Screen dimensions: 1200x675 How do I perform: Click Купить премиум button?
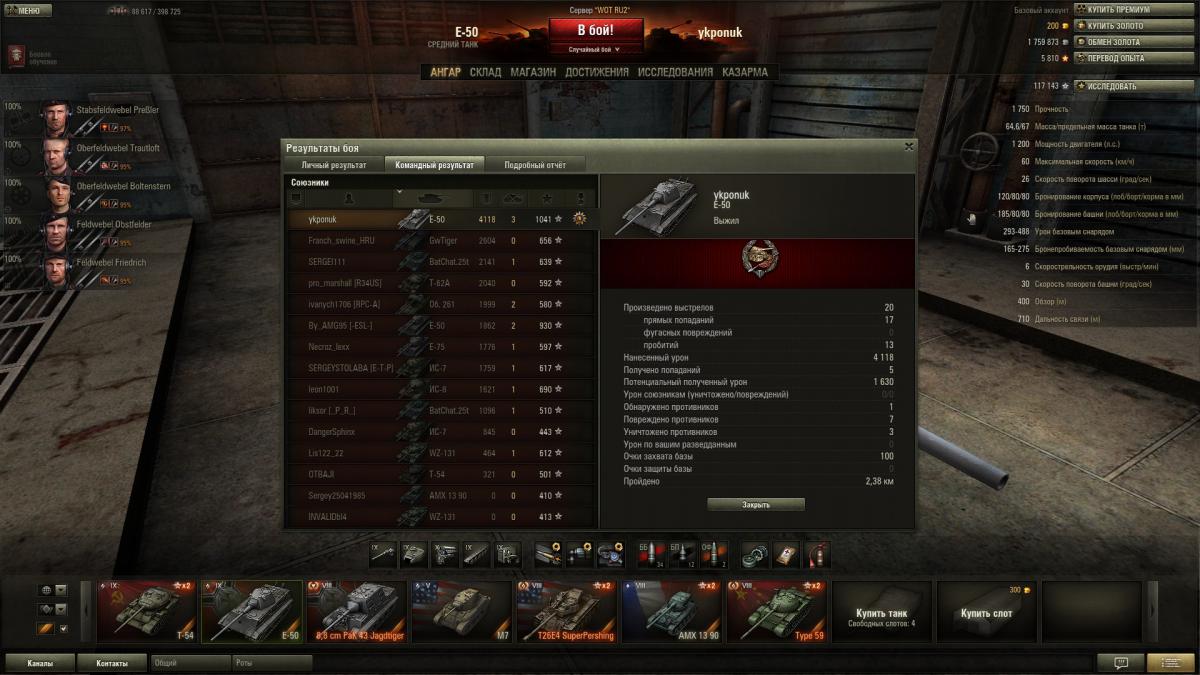click(x=1118, y=10)
